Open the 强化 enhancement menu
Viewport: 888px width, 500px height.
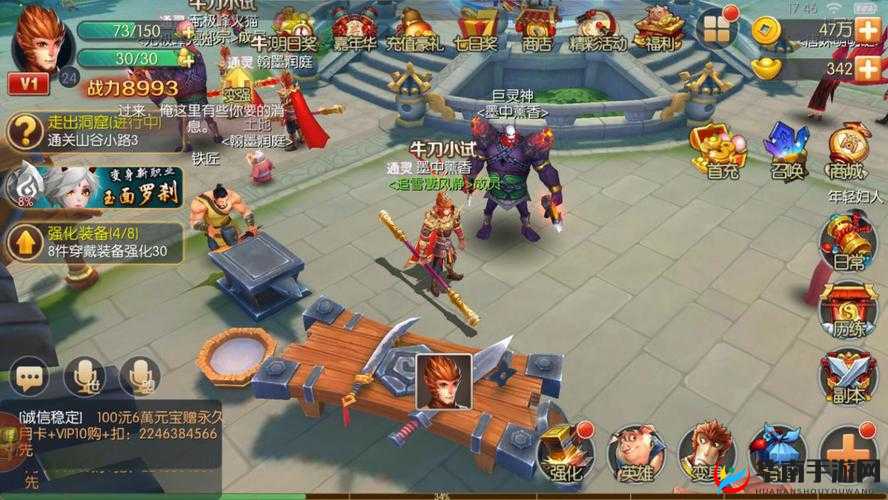565,452
